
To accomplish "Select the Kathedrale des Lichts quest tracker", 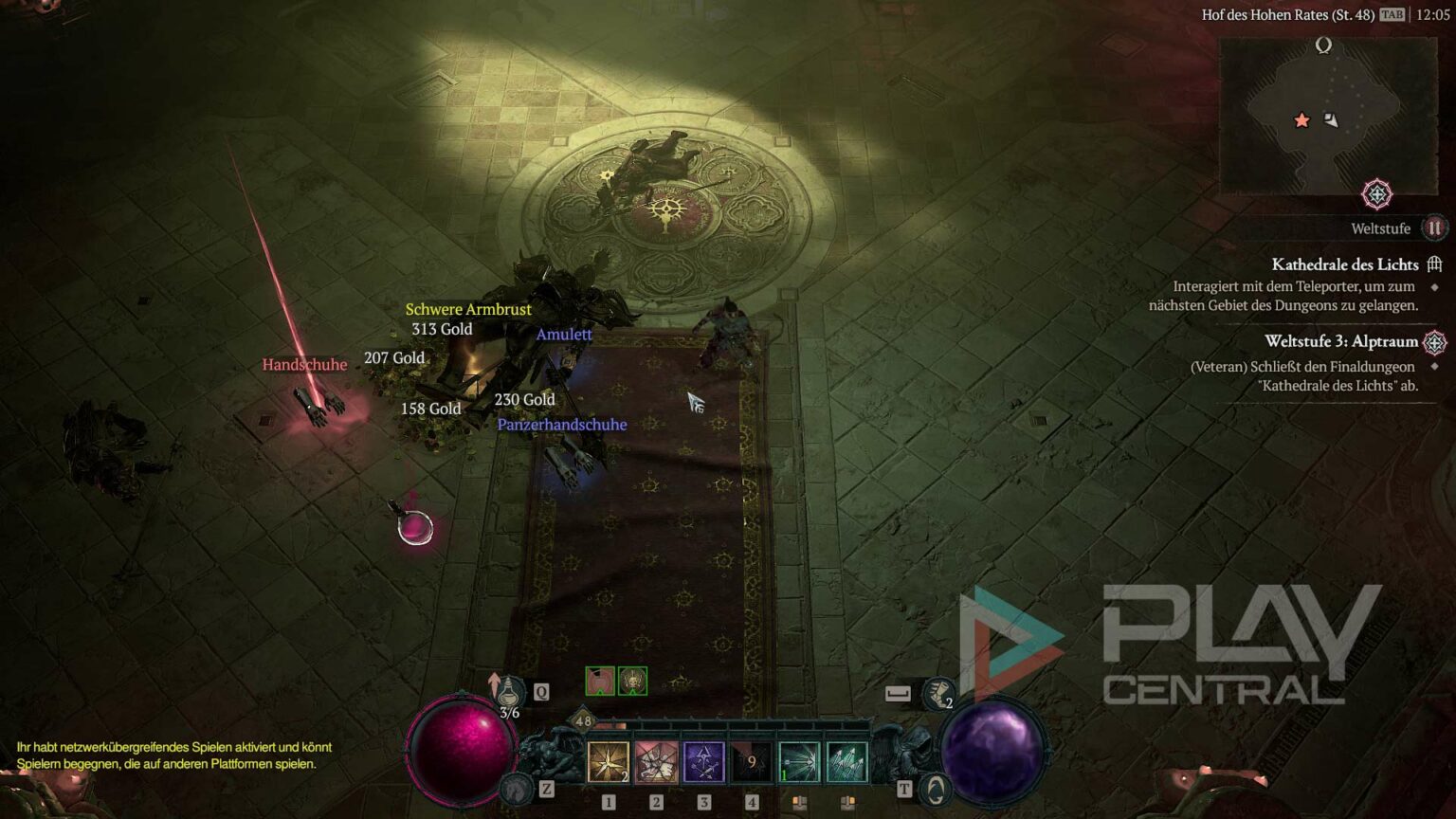I will pyautogui.click(x=1344, y=264).
